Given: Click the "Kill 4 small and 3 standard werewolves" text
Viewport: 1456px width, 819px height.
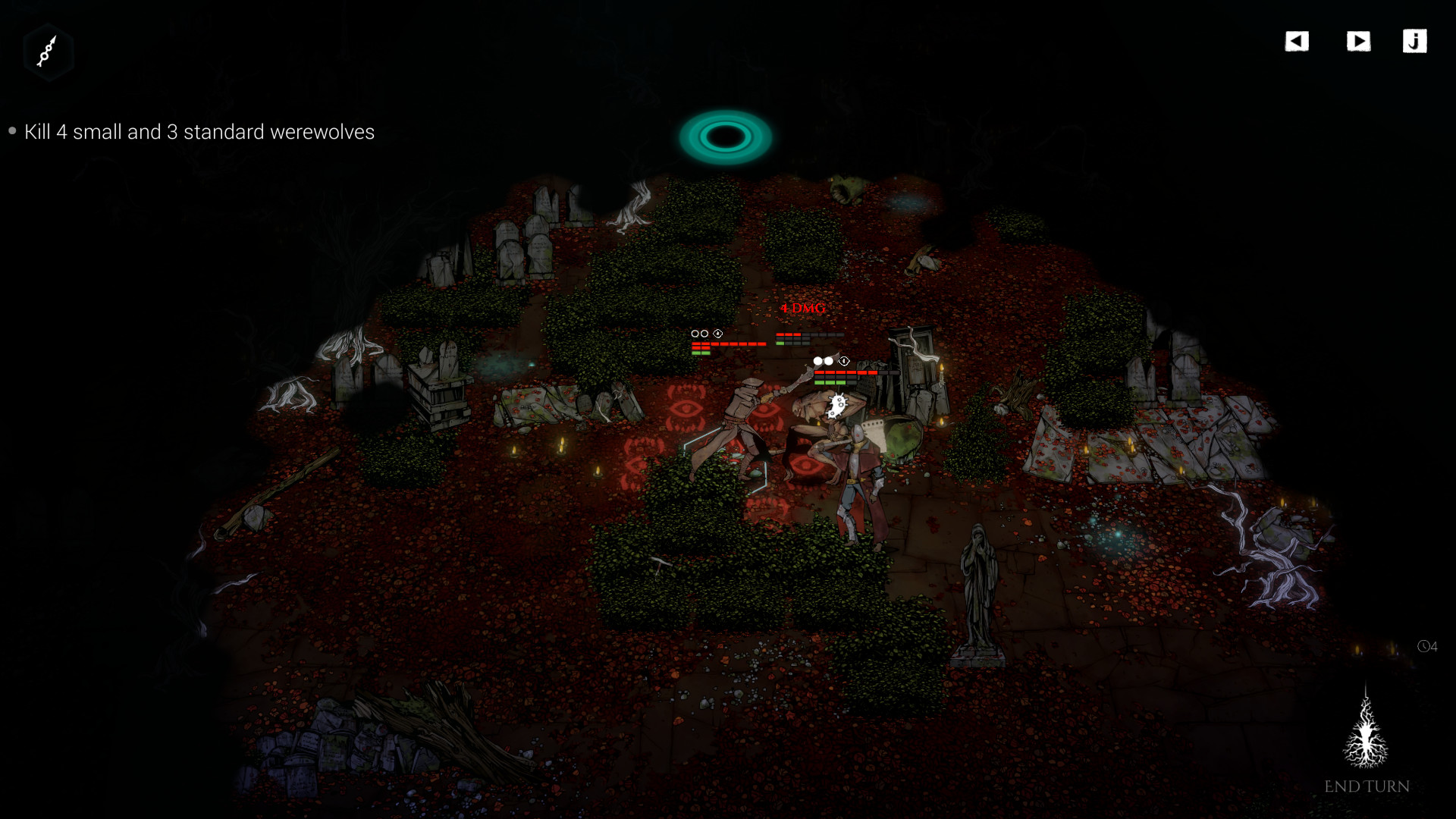Looking at the screenshot, I should (x=199, y=132).
